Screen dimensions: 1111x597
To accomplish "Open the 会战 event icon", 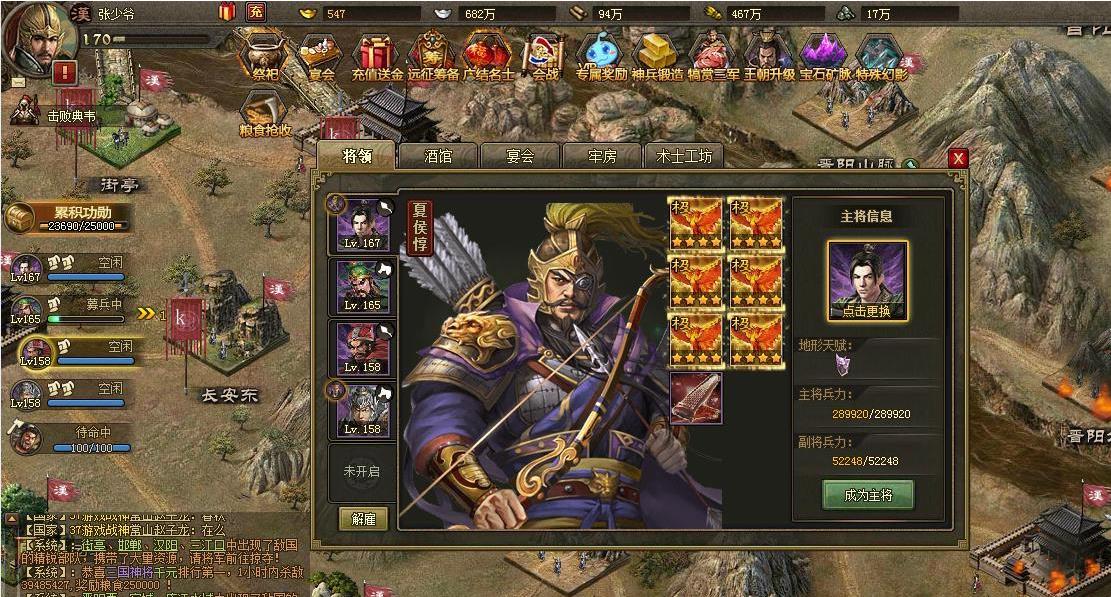I will click(x=545, y=55).
